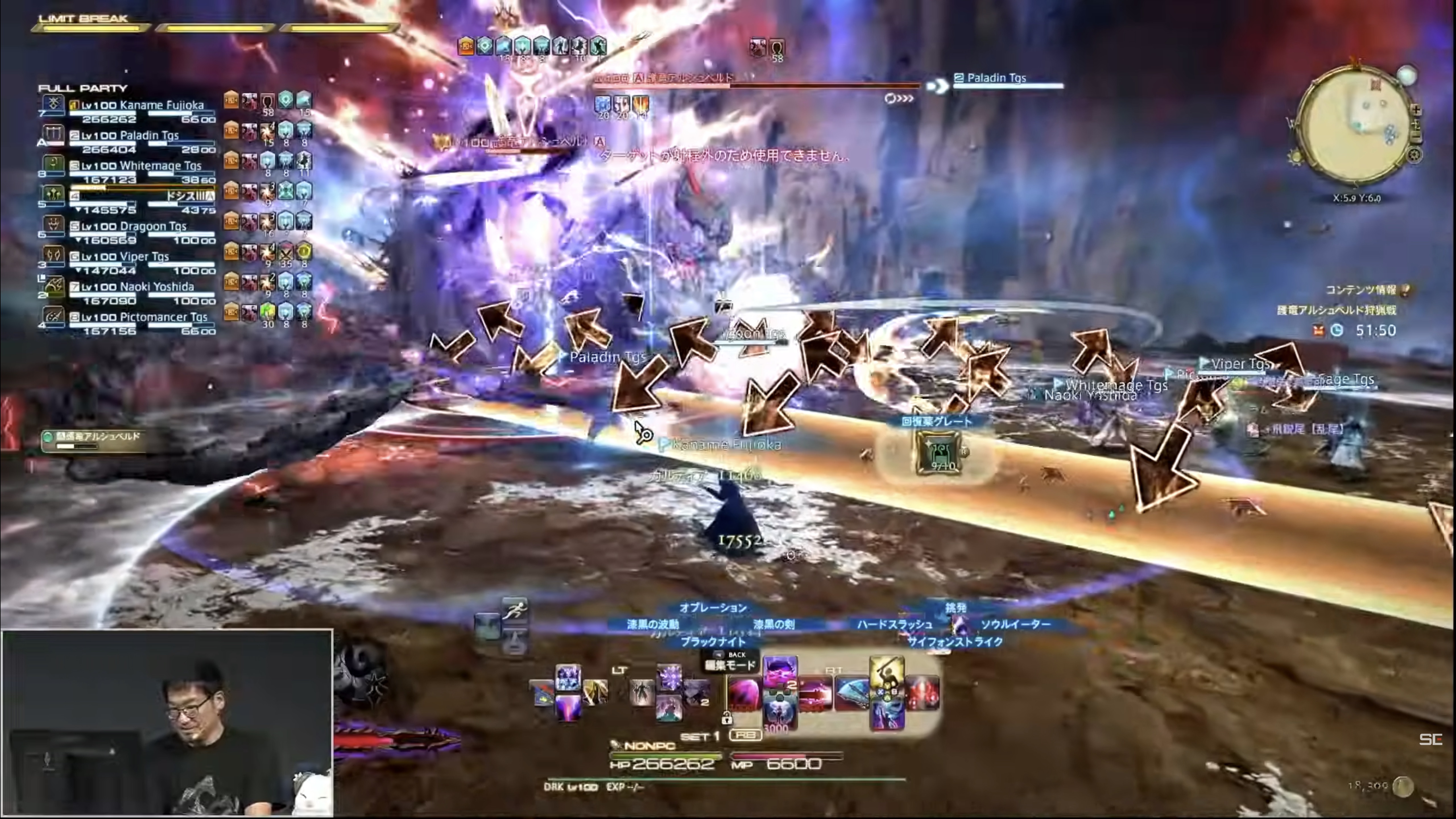Zoom in the minimap with plus button
This screenshot has width=1456, height=819.
point(1416,111)
